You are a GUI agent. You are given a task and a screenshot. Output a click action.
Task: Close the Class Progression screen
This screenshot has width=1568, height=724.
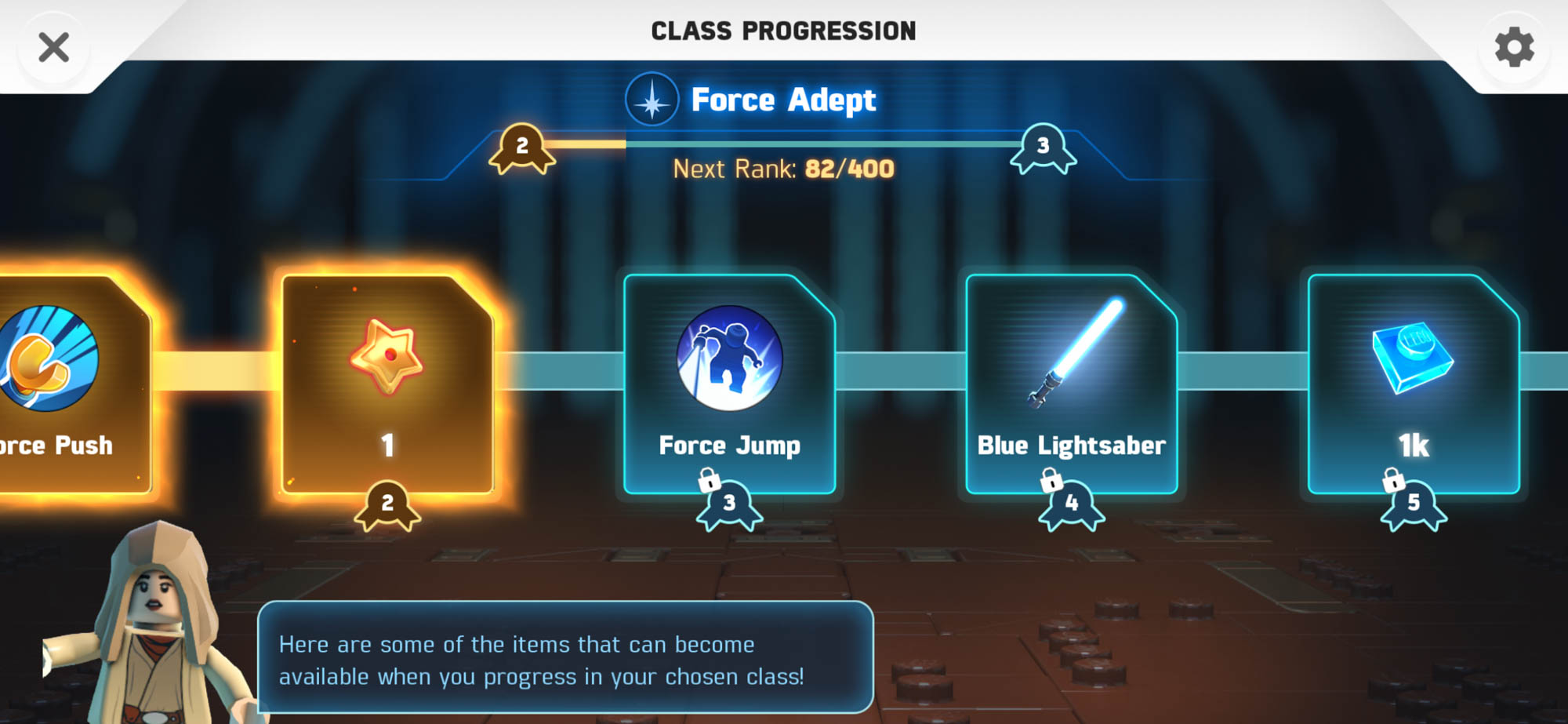(53, 48)
